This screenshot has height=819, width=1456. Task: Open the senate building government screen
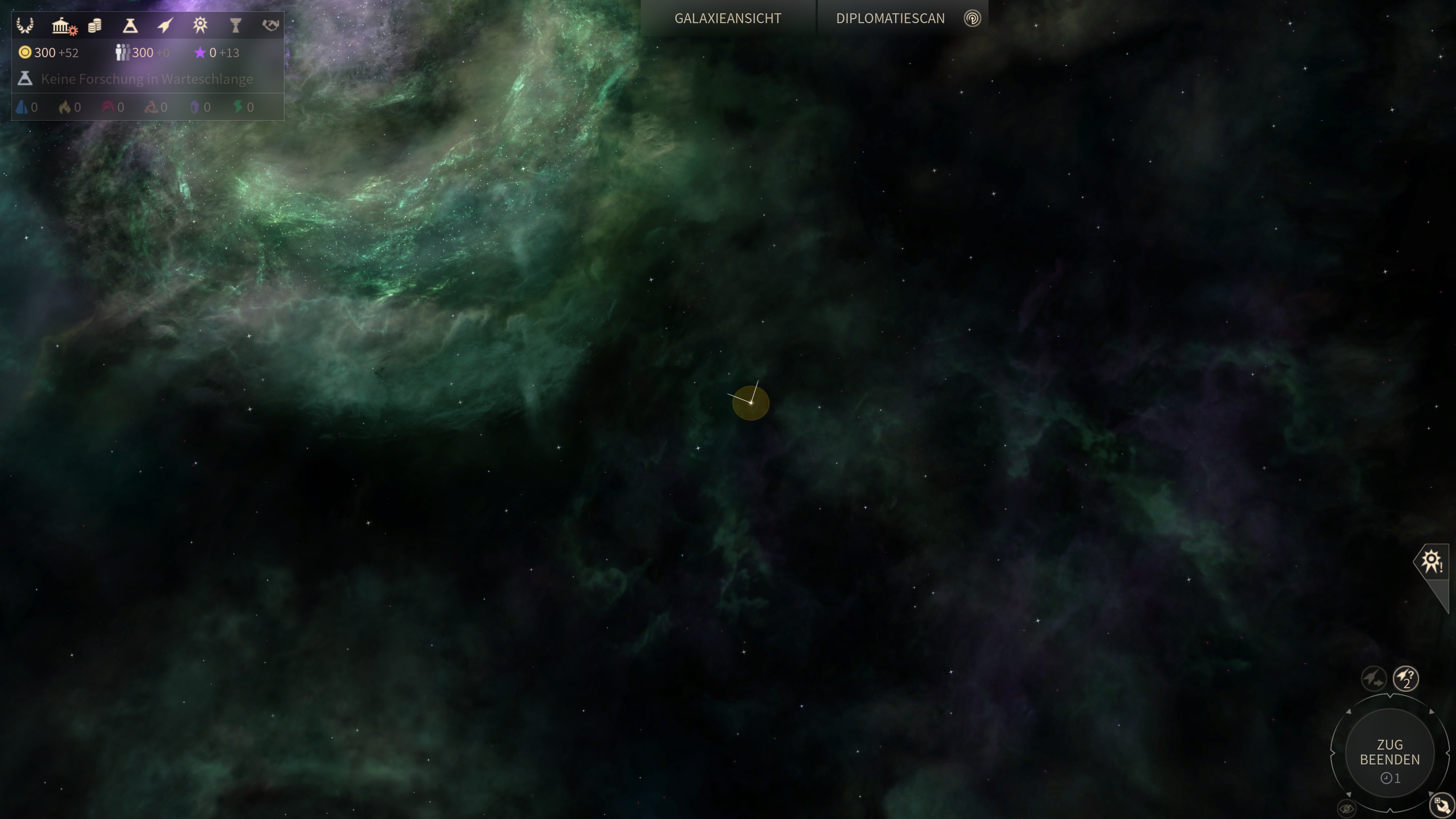61,25
